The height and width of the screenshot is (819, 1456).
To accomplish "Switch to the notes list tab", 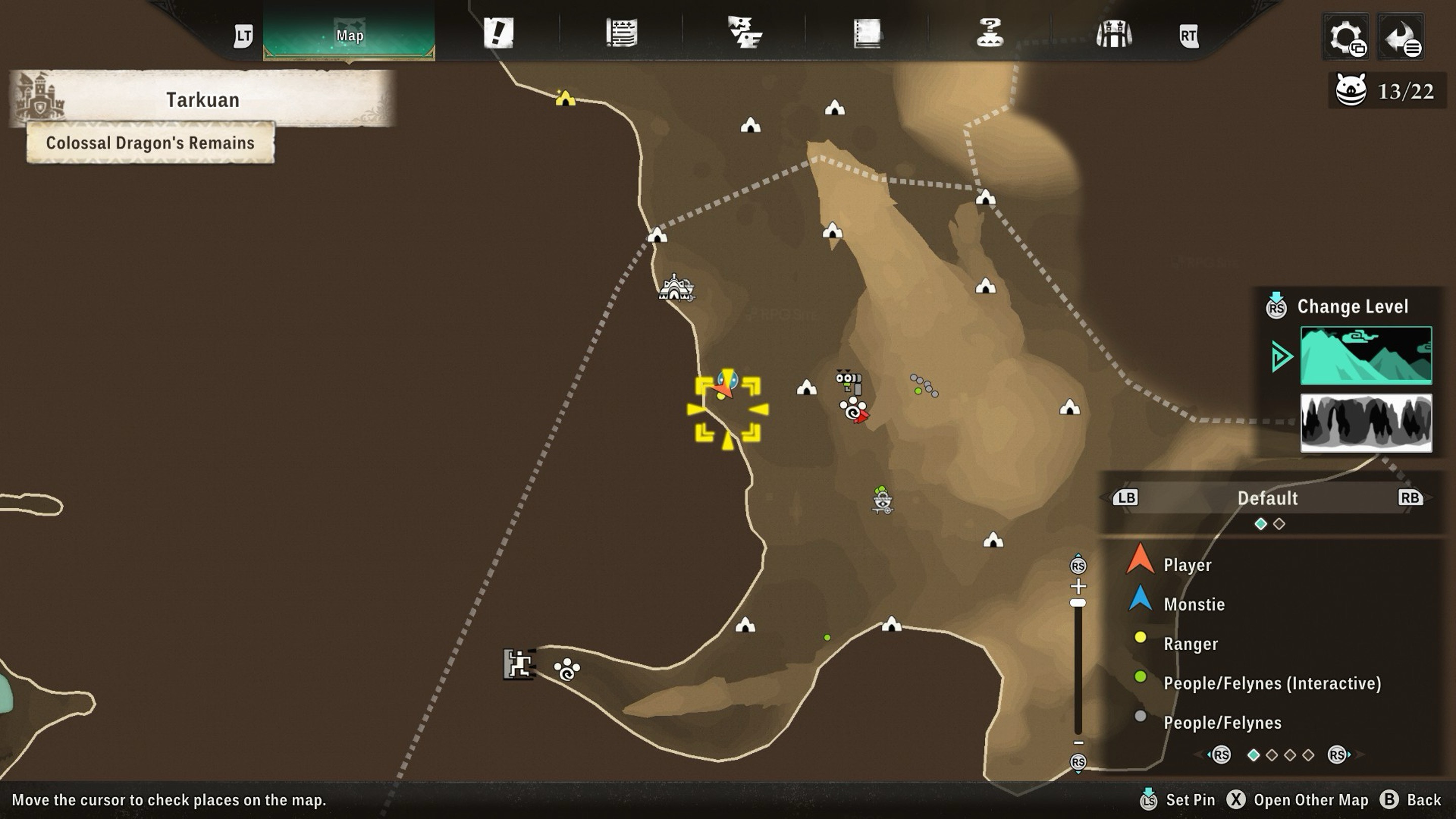I will (622, 33).
